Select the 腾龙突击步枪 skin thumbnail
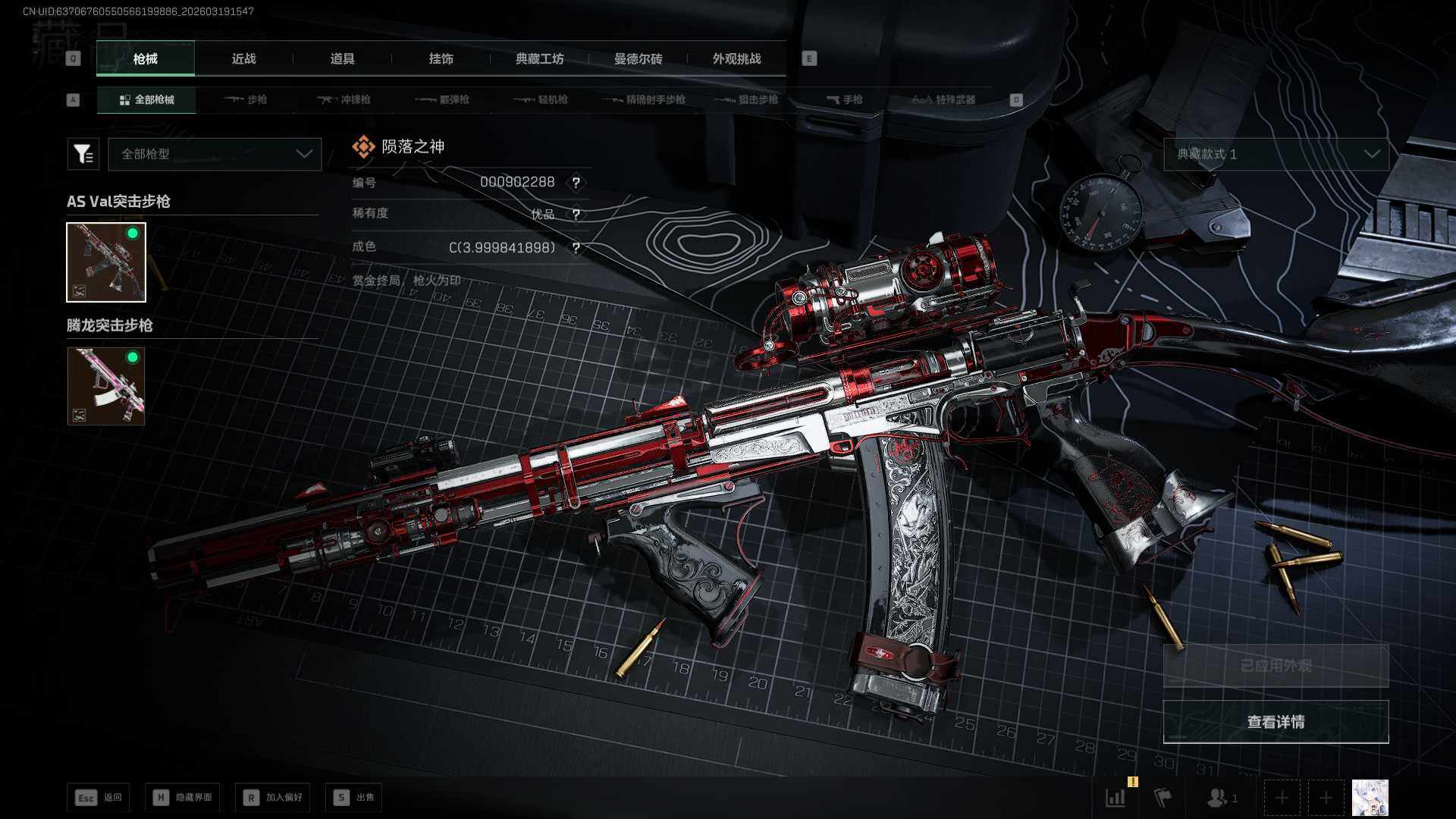This screenshot has height=819, width=1456. [x=106, y=386]
